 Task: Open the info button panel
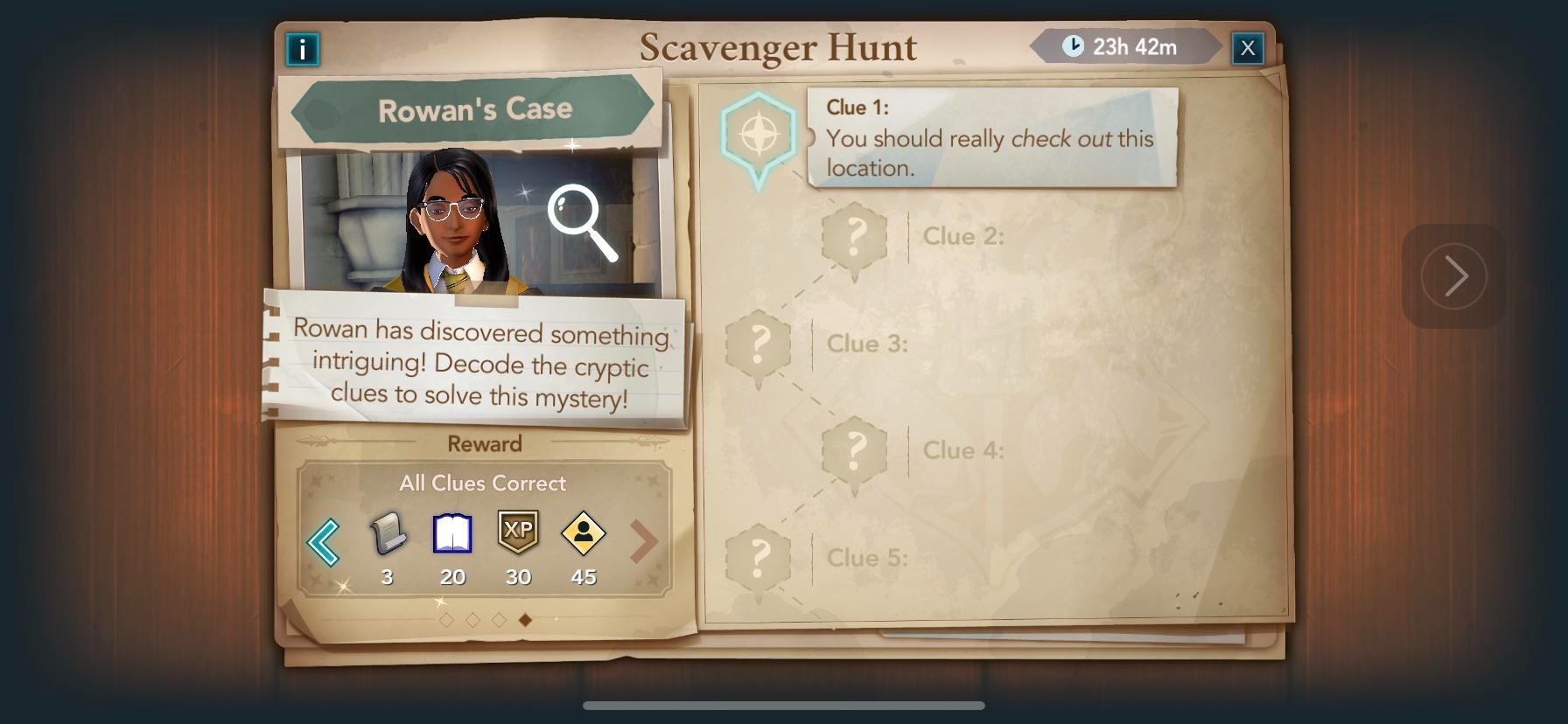pos(303,49)
